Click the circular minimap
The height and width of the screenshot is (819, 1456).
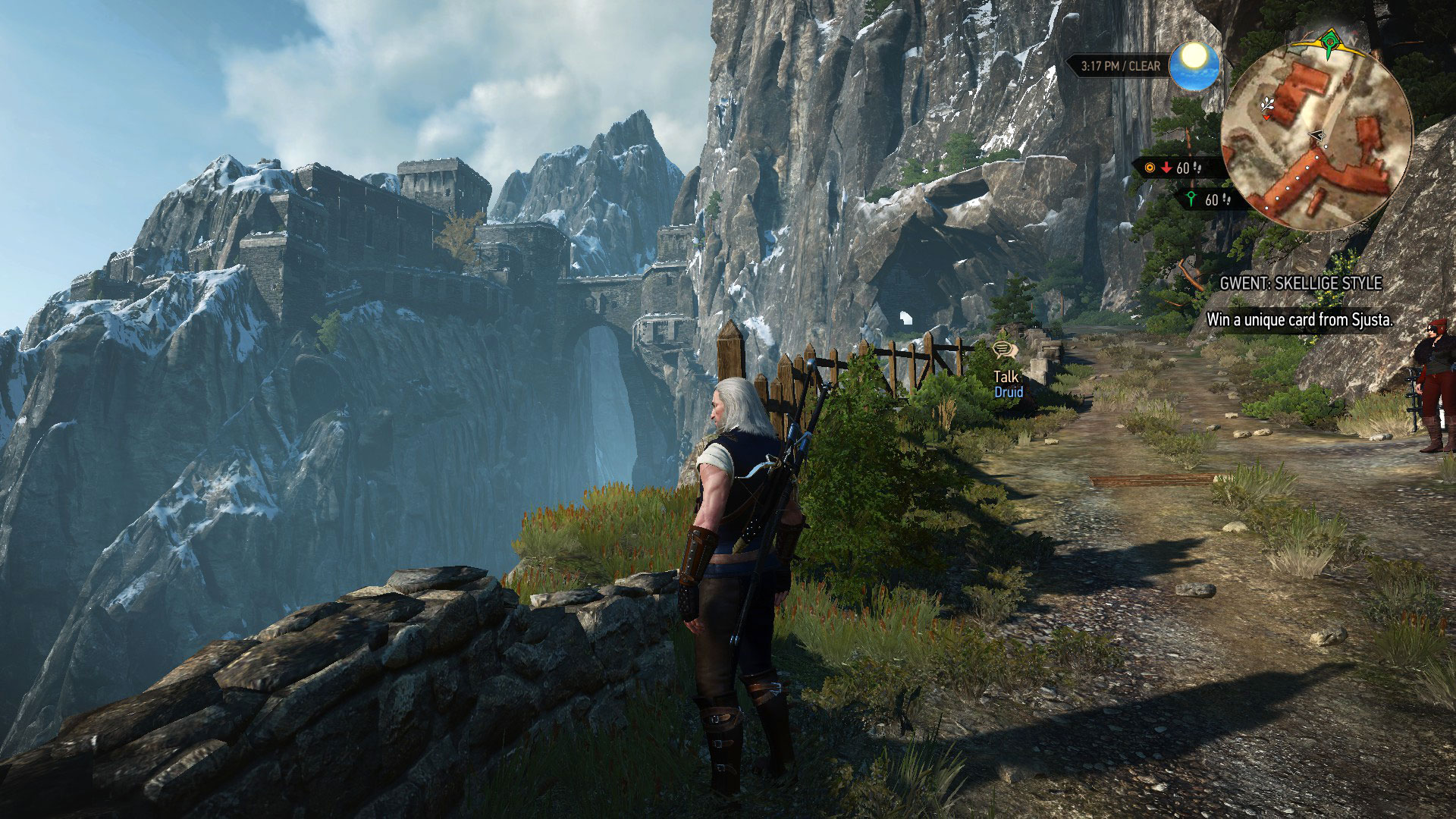coord(1317,135)
